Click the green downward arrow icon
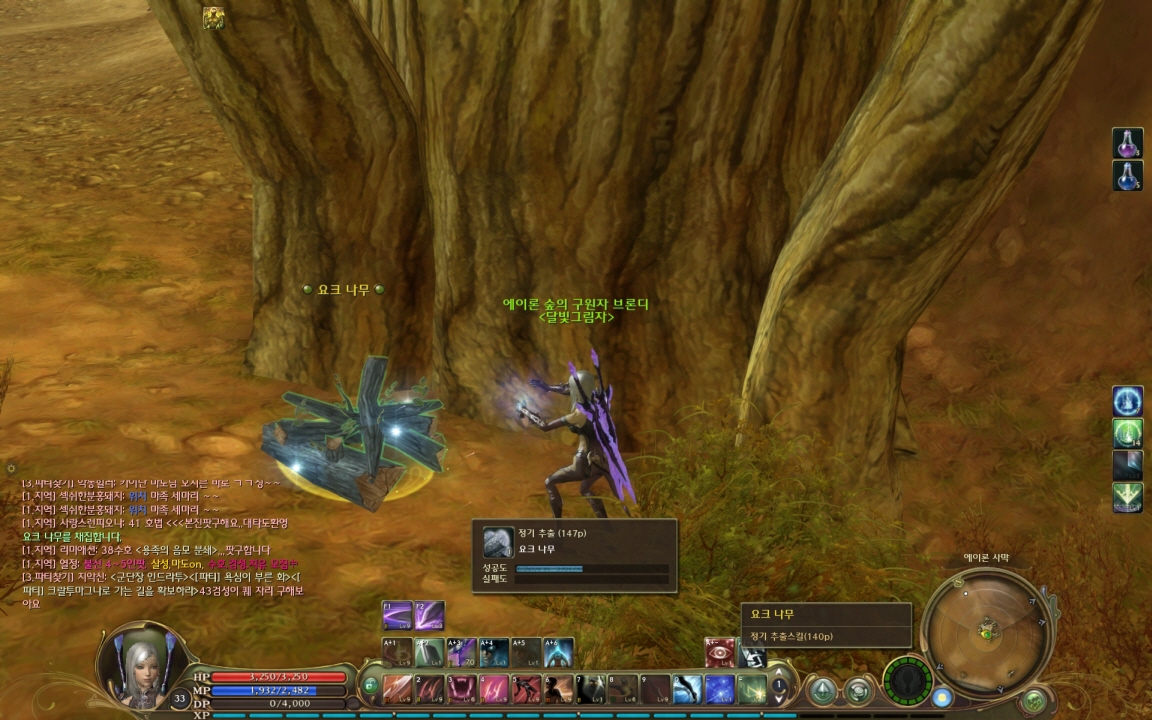Image resolution: width=1152 pixels, height=720 pixels. (x=1127, y=497)
